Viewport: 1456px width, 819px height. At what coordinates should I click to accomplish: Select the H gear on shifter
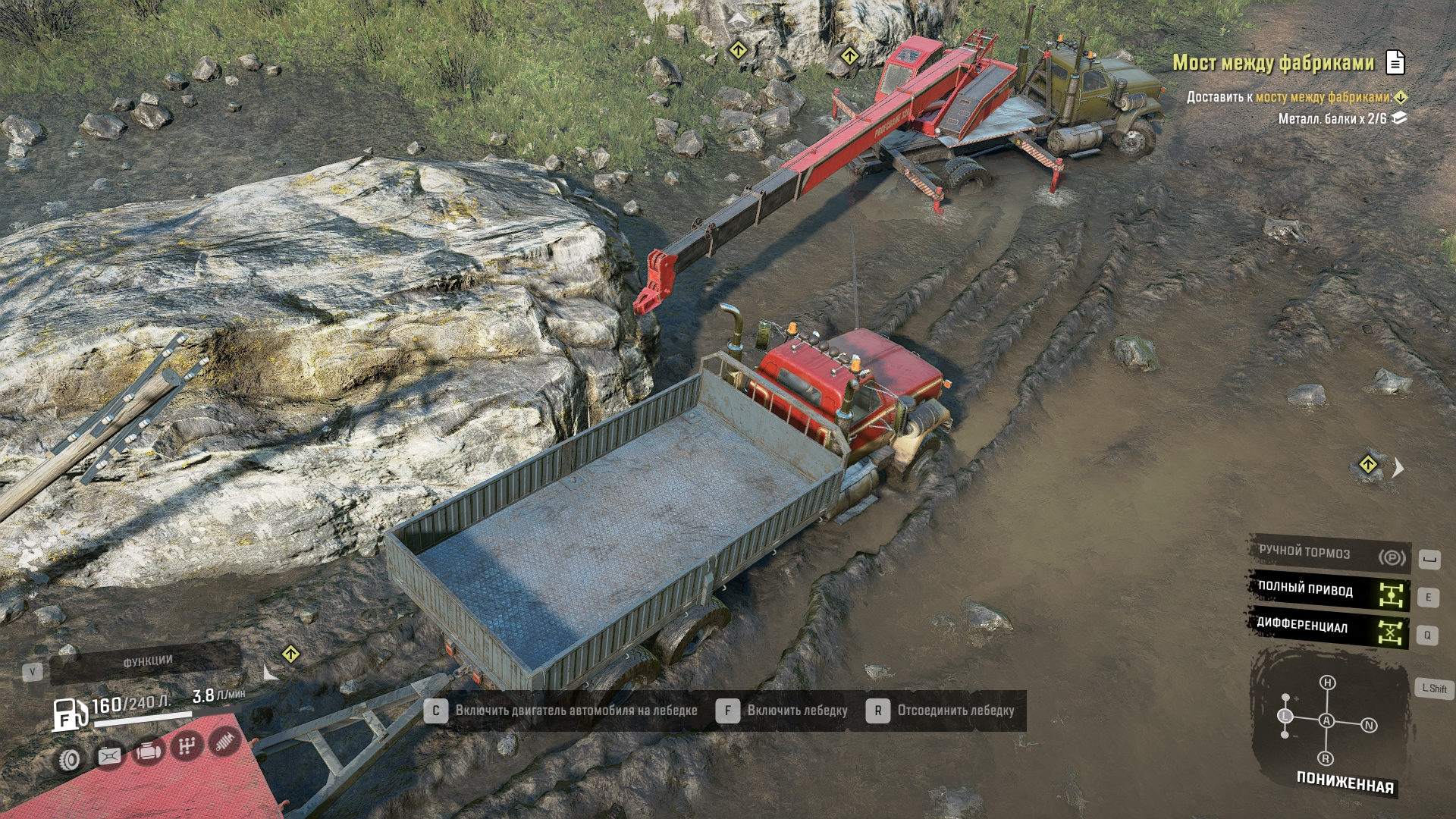(x=1327, y=682)
